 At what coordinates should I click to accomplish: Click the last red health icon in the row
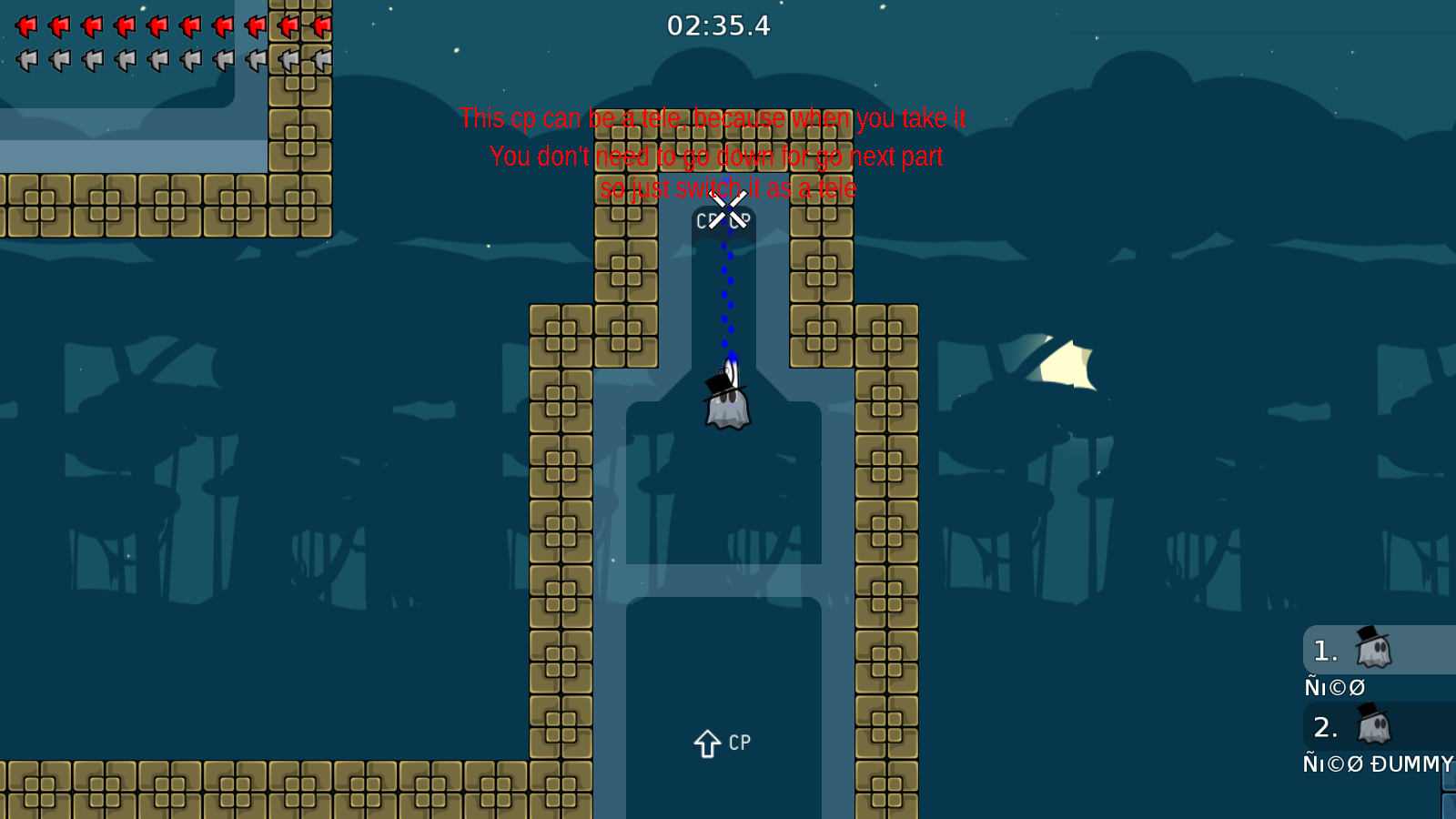click(320, 25)
